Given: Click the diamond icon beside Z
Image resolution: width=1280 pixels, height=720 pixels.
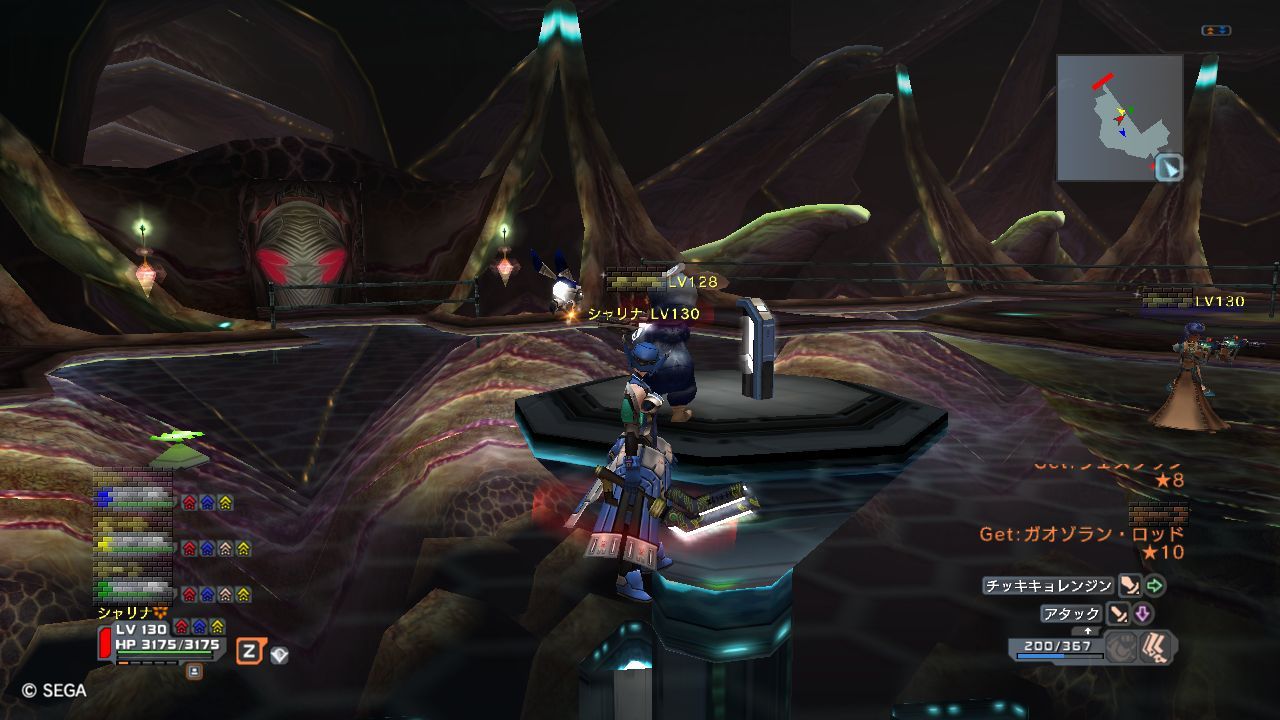Looking at the screenshot, I should (x=279, y=654).
